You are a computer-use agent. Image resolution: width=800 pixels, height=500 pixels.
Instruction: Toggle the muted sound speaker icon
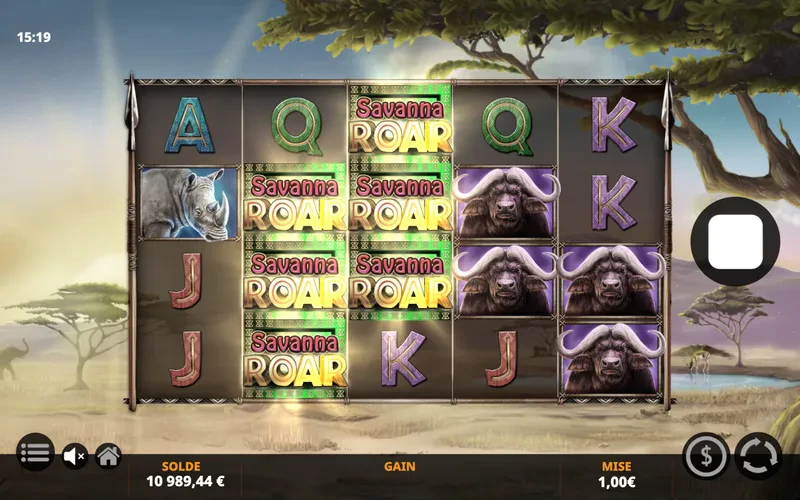coord(74,456)
